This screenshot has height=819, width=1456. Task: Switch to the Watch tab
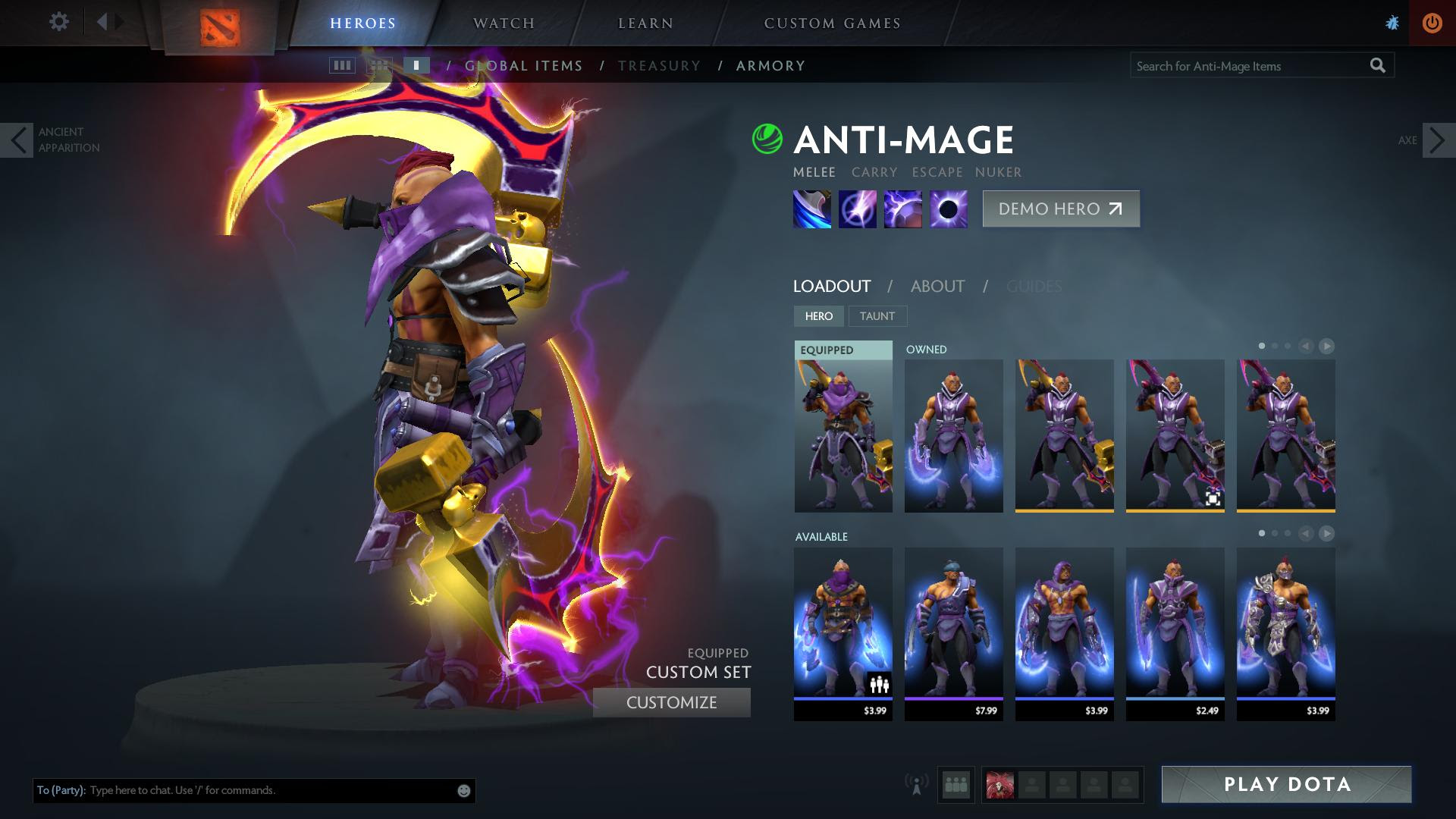coord(504,24)
